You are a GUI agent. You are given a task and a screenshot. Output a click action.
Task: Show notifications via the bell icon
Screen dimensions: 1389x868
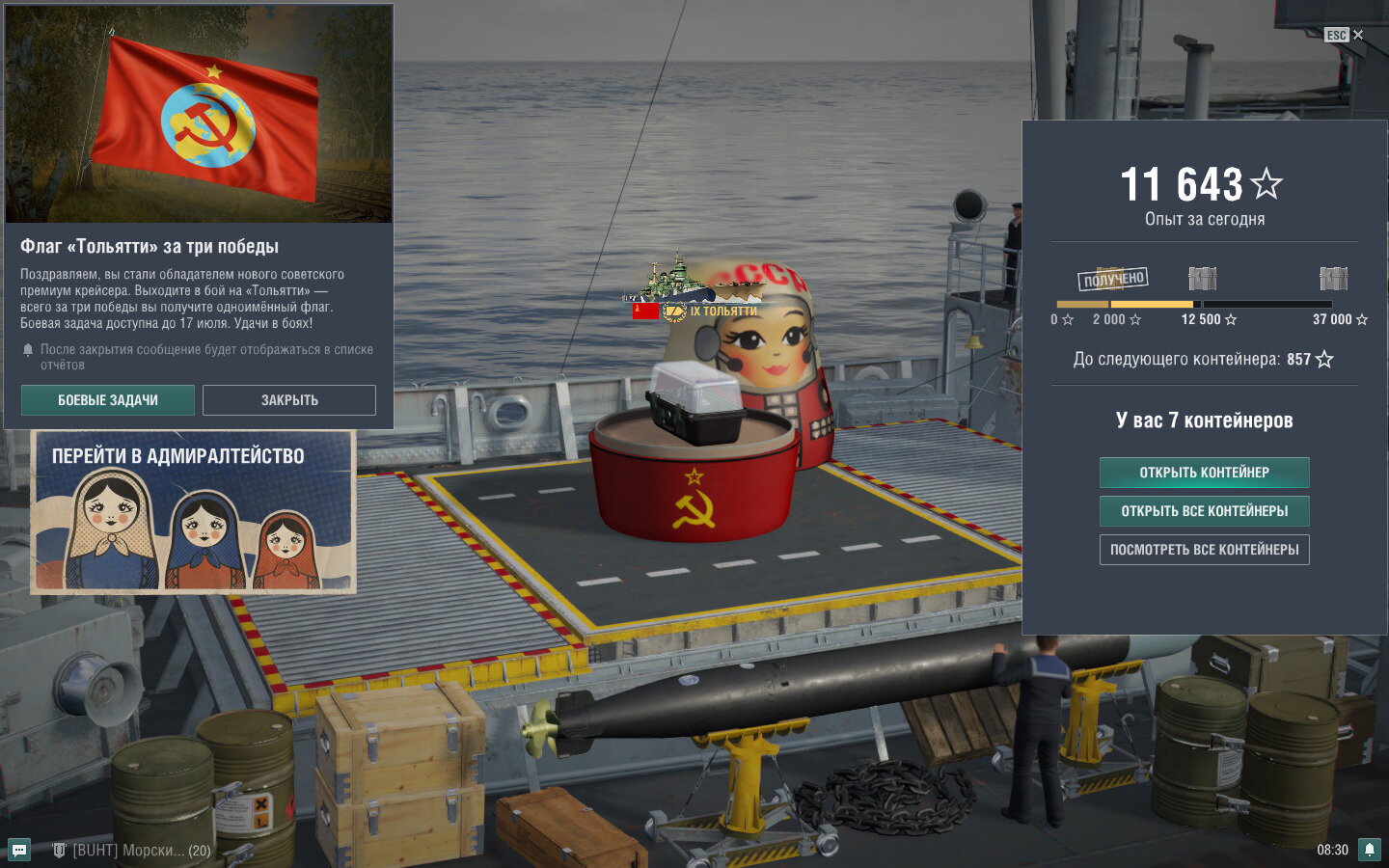tap(1369, 850)
